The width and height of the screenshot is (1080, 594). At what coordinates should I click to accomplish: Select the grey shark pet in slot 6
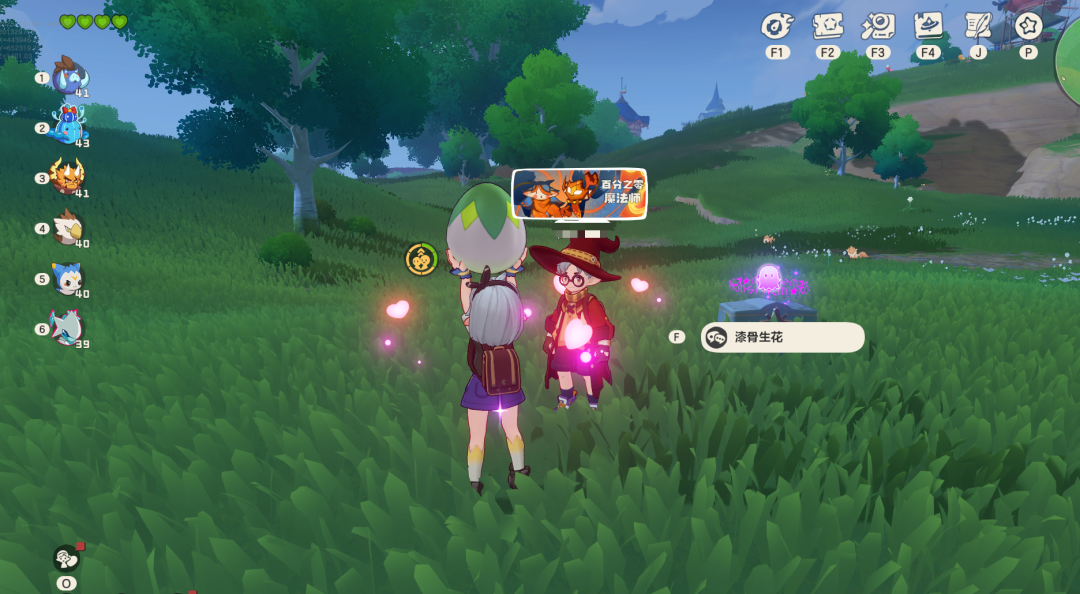68,328
